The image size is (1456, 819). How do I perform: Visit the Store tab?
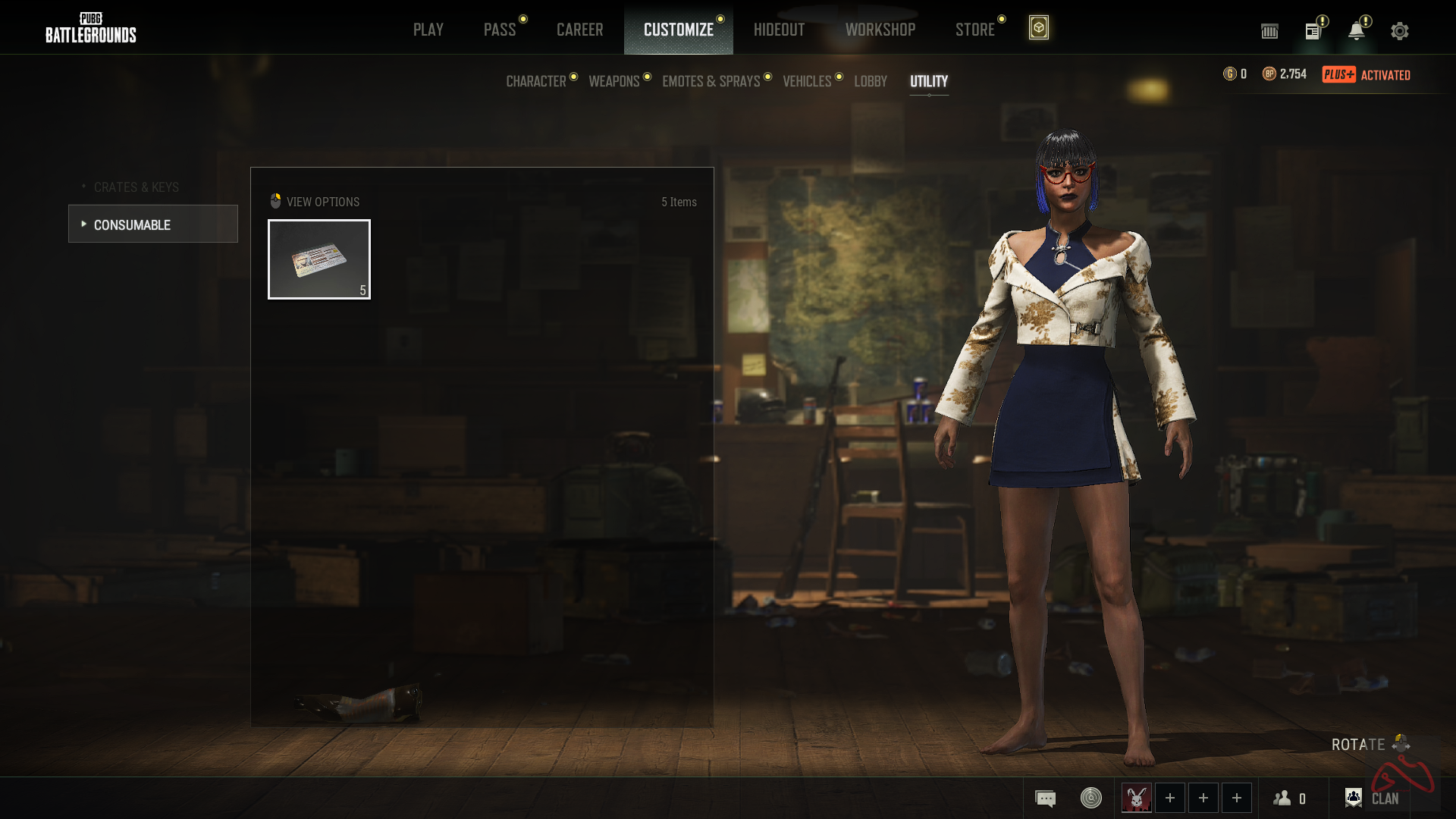974,30
